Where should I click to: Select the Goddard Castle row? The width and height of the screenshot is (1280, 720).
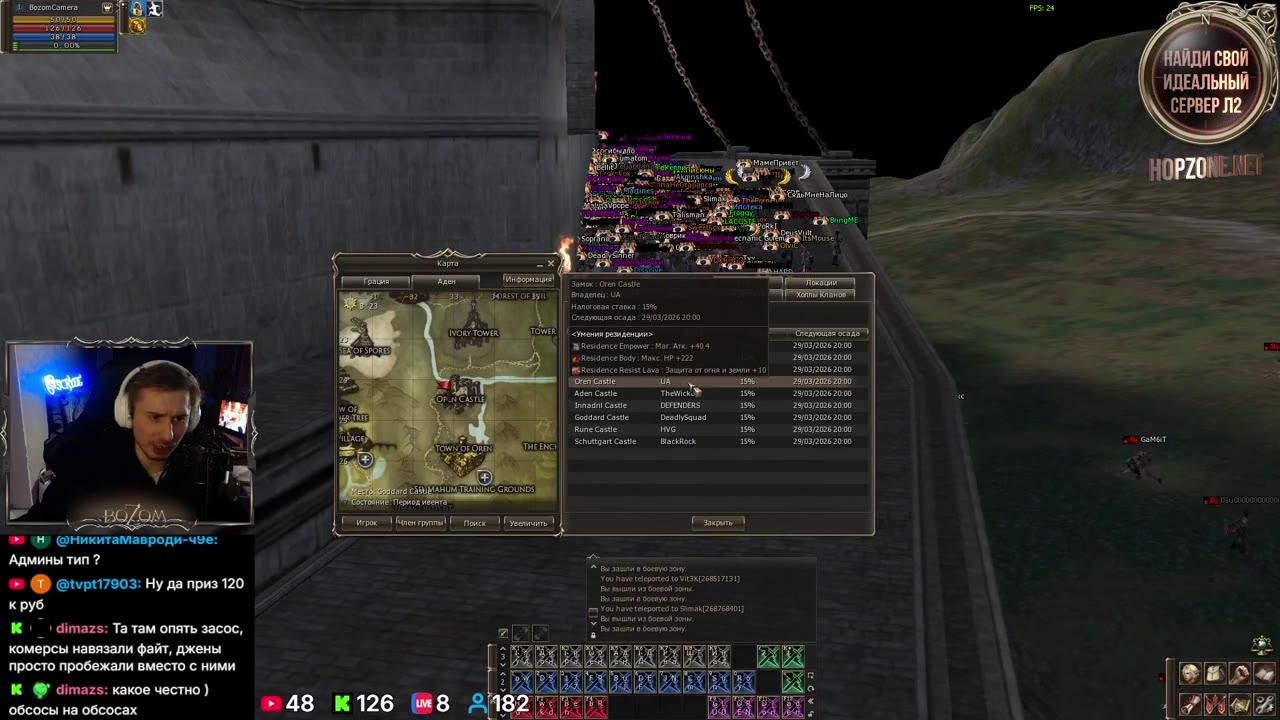602,417
